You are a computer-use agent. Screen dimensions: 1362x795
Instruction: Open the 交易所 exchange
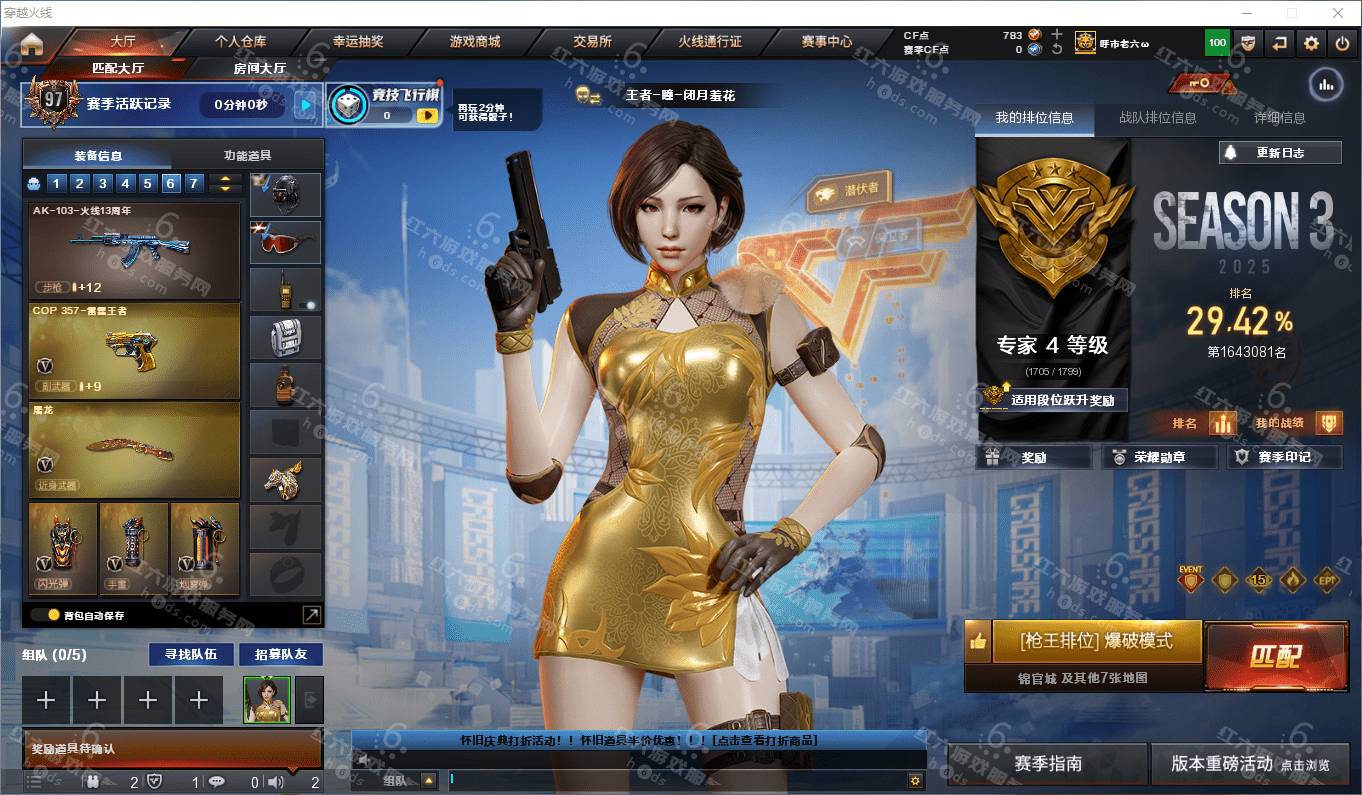pyautogui.click(x=592, y=42)
